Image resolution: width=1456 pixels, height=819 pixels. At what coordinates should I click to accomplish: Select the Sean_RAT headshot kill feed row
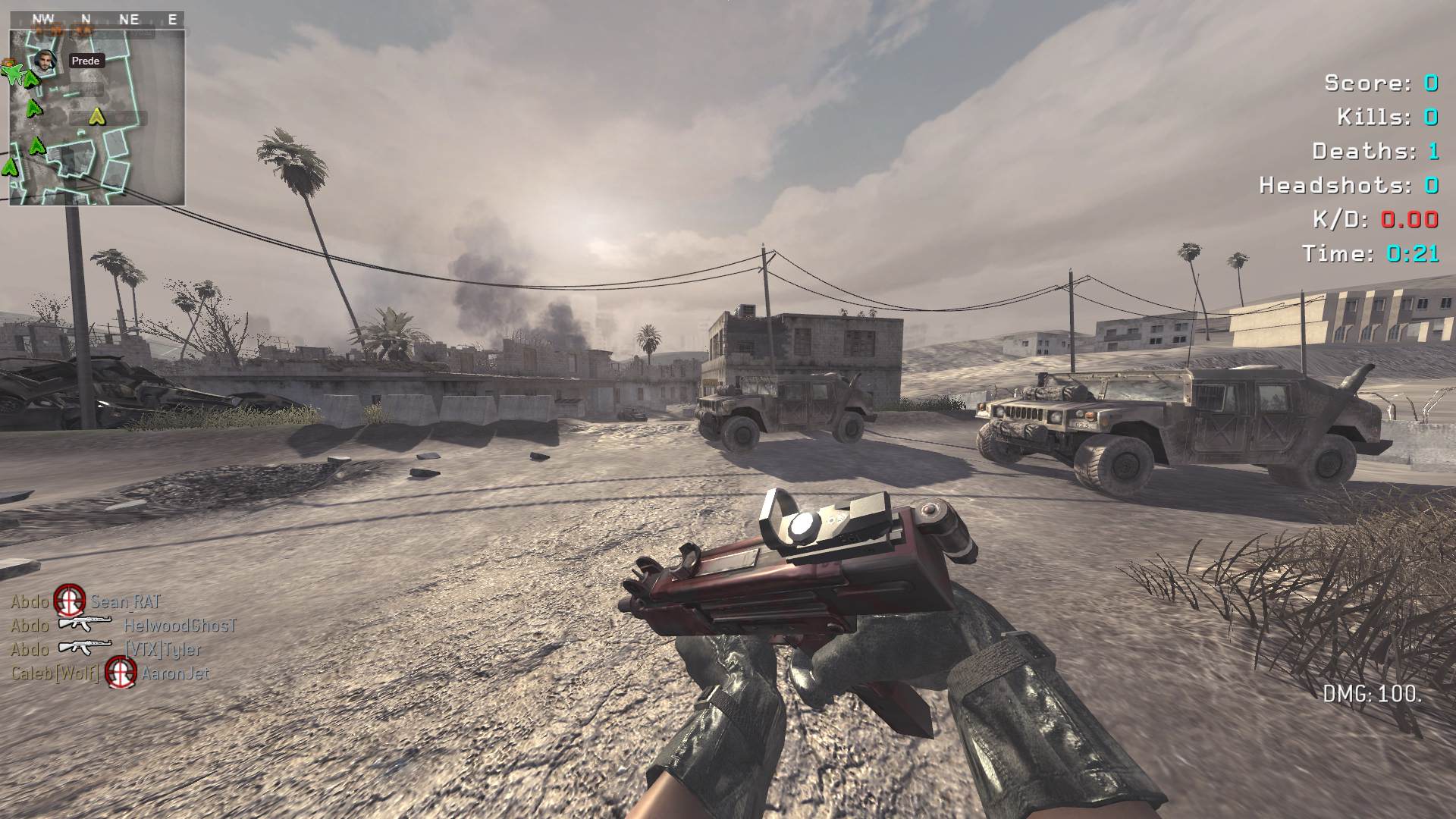pyautogui.click(x=86, y=602)
